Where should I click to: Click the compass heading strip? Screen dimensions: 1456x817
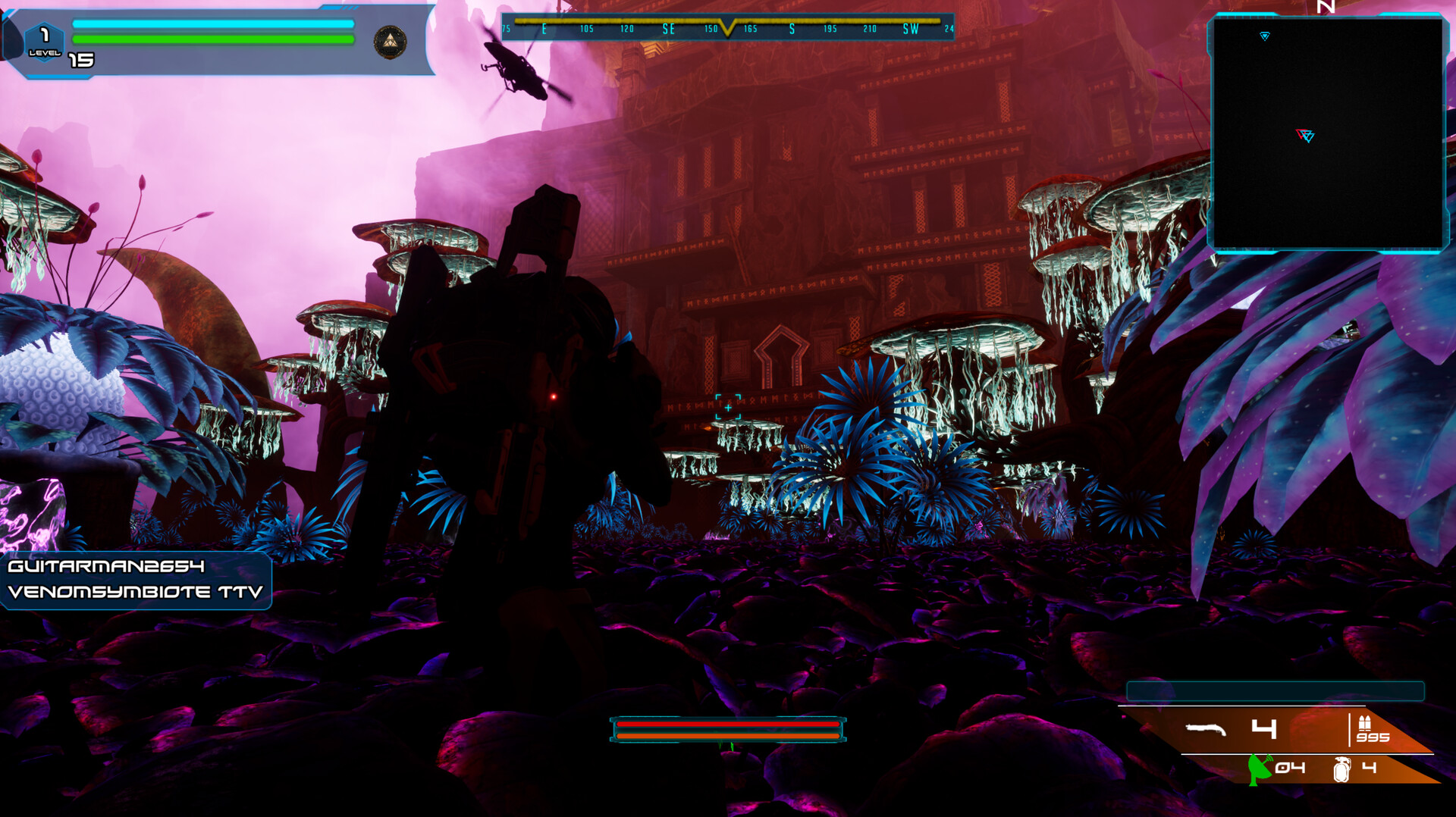[x=727, y=29]
